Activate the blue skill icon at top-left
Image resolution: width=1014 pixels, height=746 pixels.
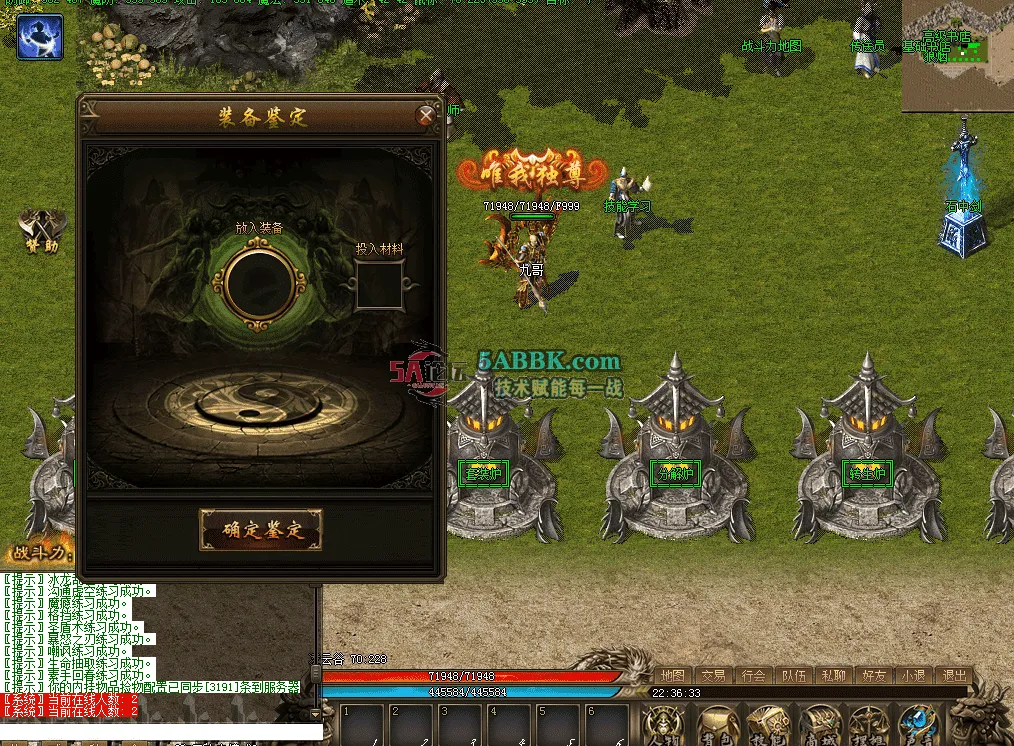40,36
